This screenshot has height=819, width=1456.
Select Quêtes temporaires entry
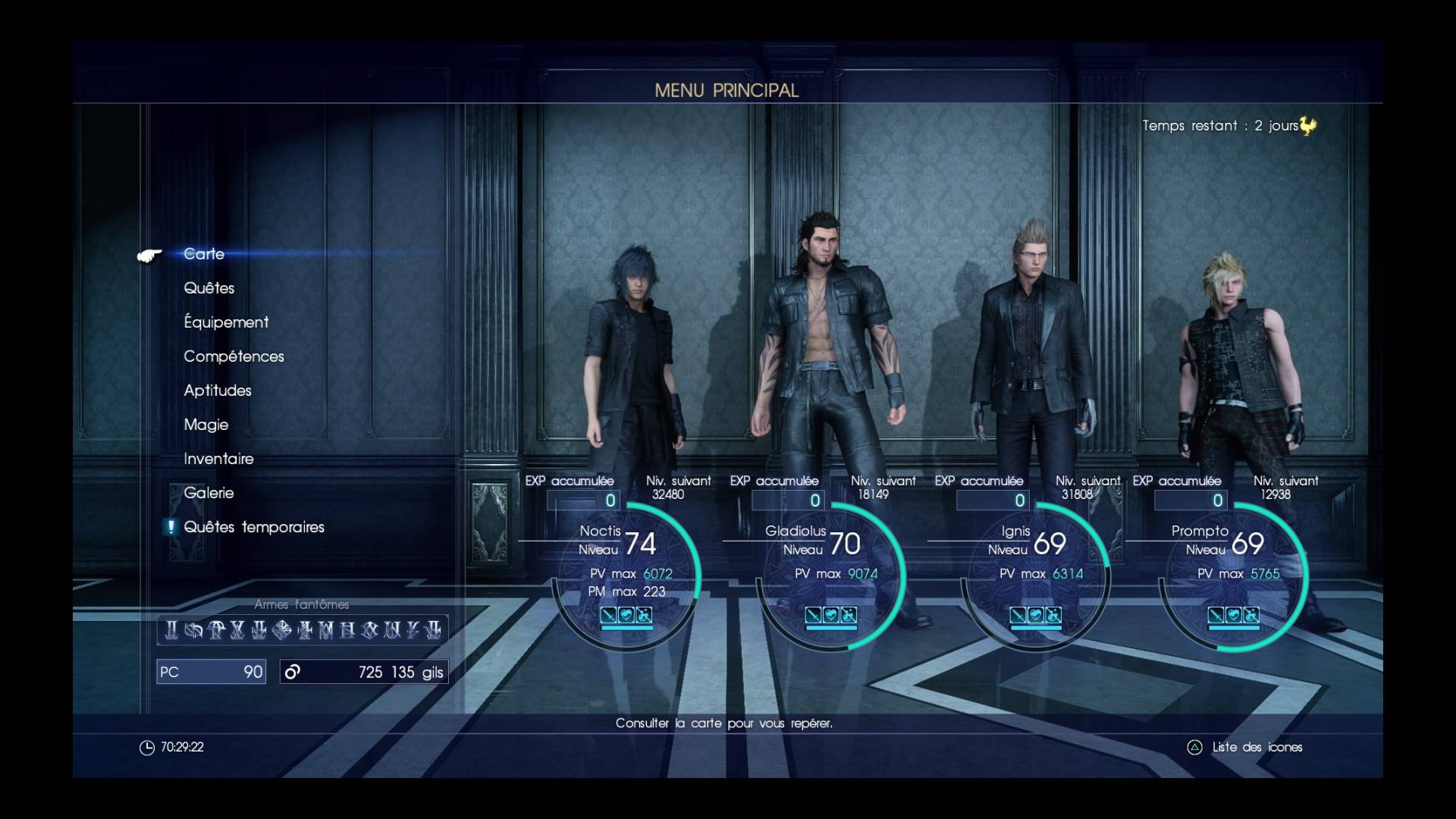click(253, 527)
